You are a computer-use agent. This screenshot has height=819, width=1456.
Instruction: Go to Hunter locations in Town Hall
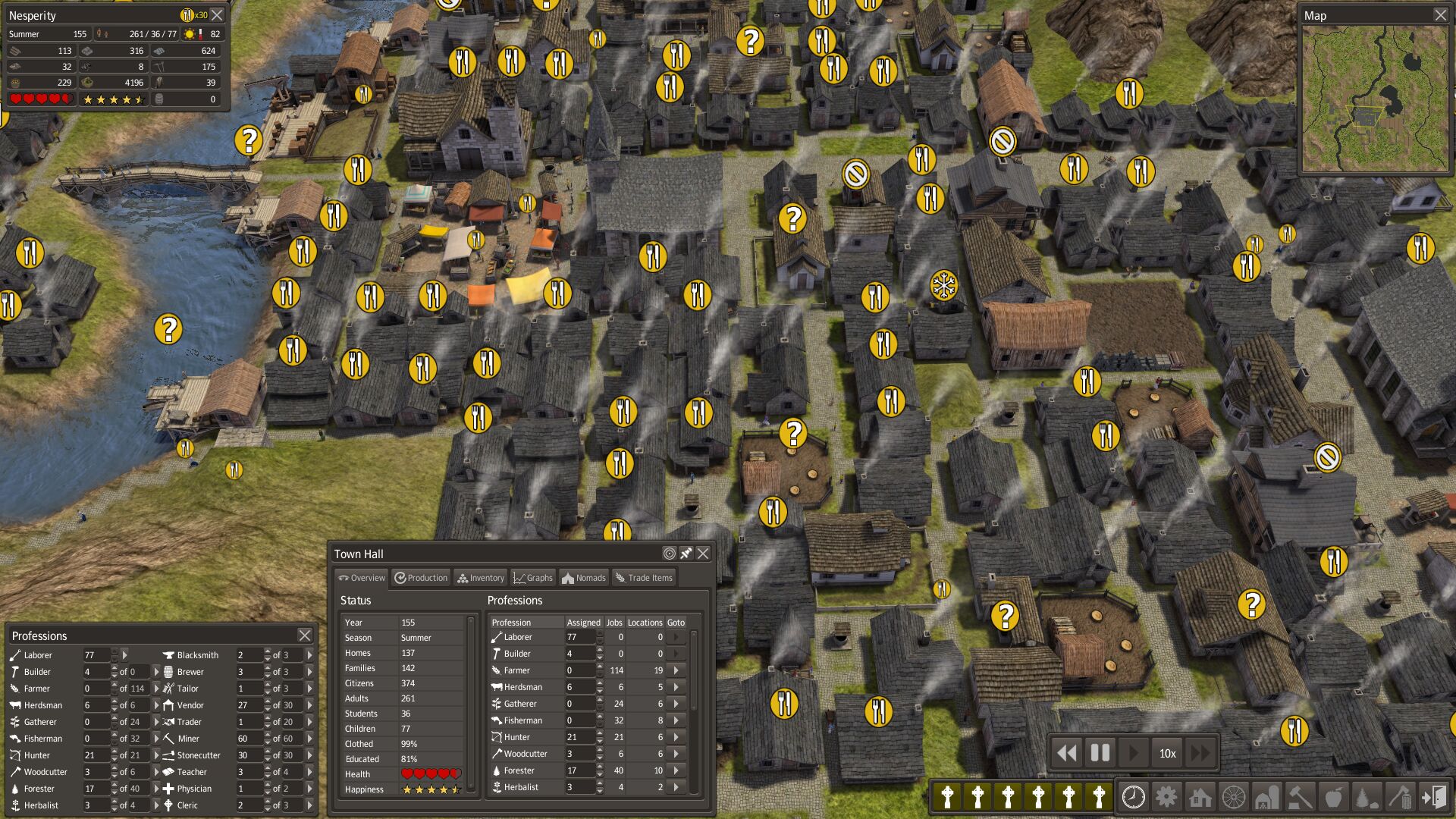pyautogui.click(x=676, y=737)
